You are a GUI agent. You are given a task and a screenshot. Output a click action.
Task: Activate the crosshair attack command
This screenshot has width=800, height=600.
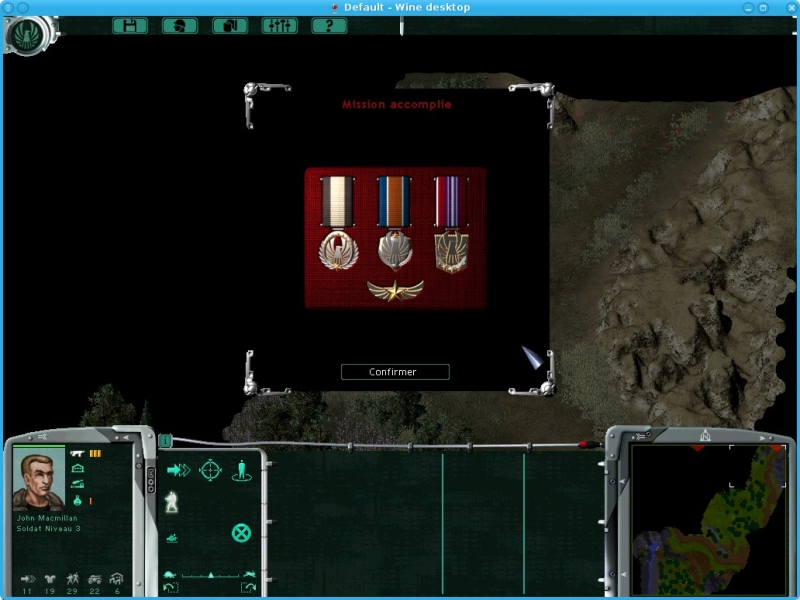210,470
